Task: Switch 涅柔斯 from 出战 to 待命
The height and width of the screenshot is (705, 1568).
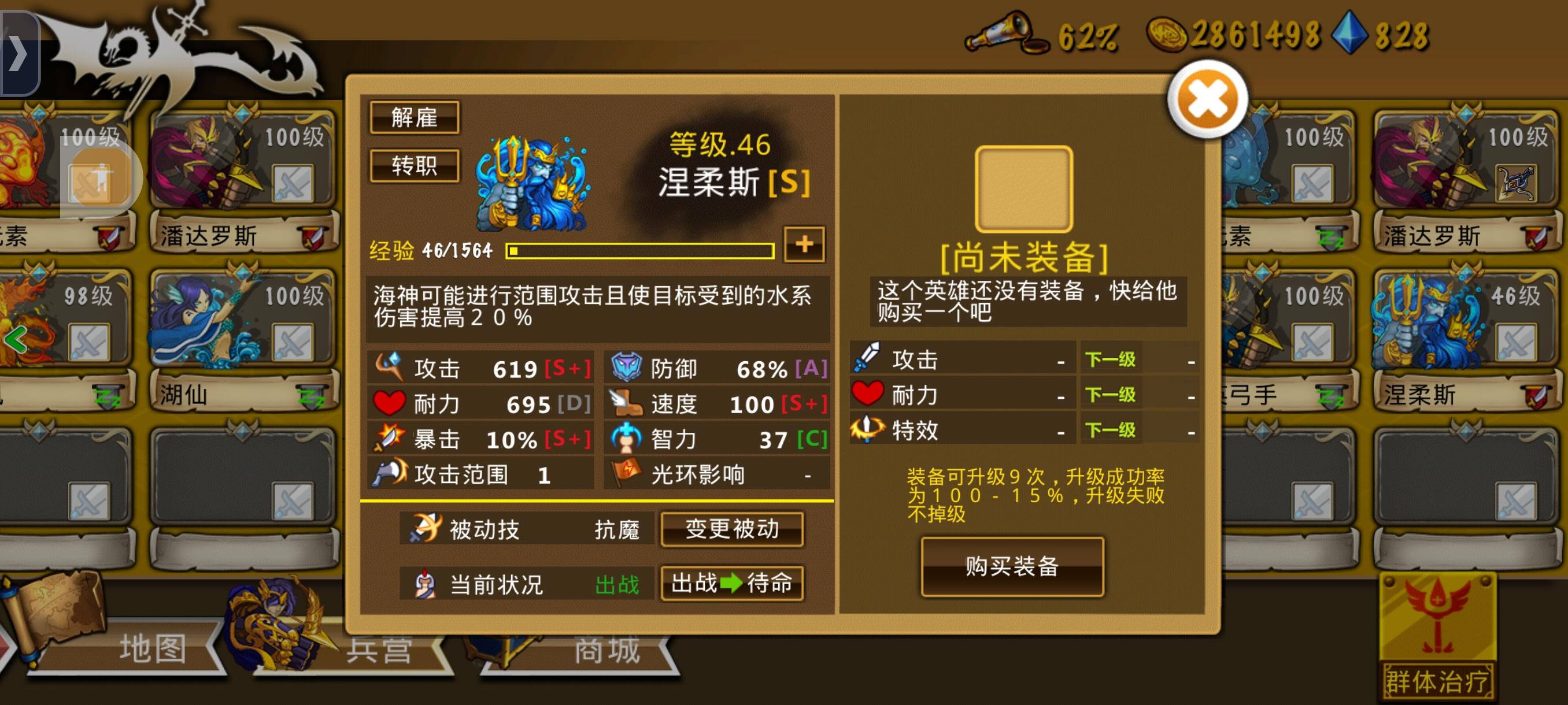Action: 733,584
